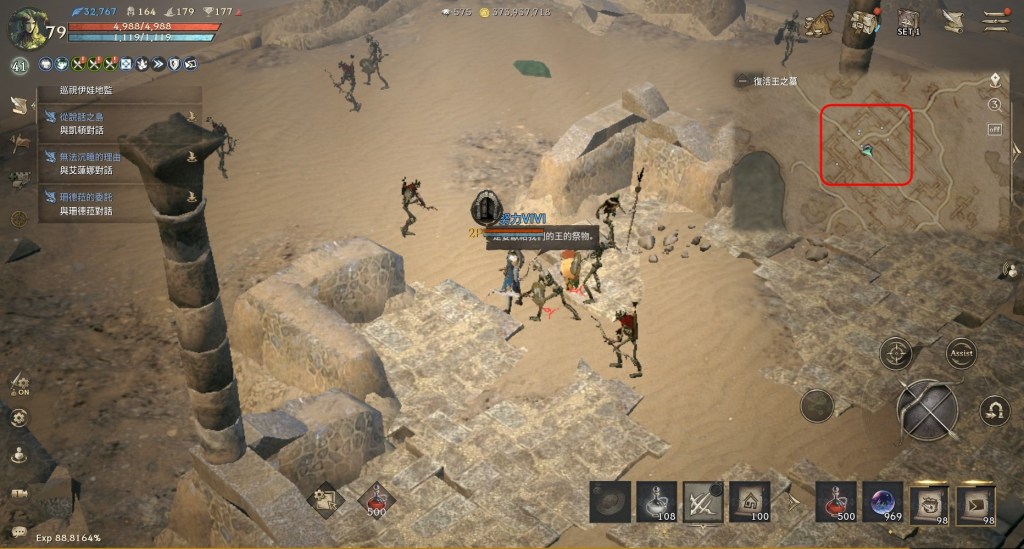
Task: Open the inventory bag with backpack icon
Action: point(863,23)
